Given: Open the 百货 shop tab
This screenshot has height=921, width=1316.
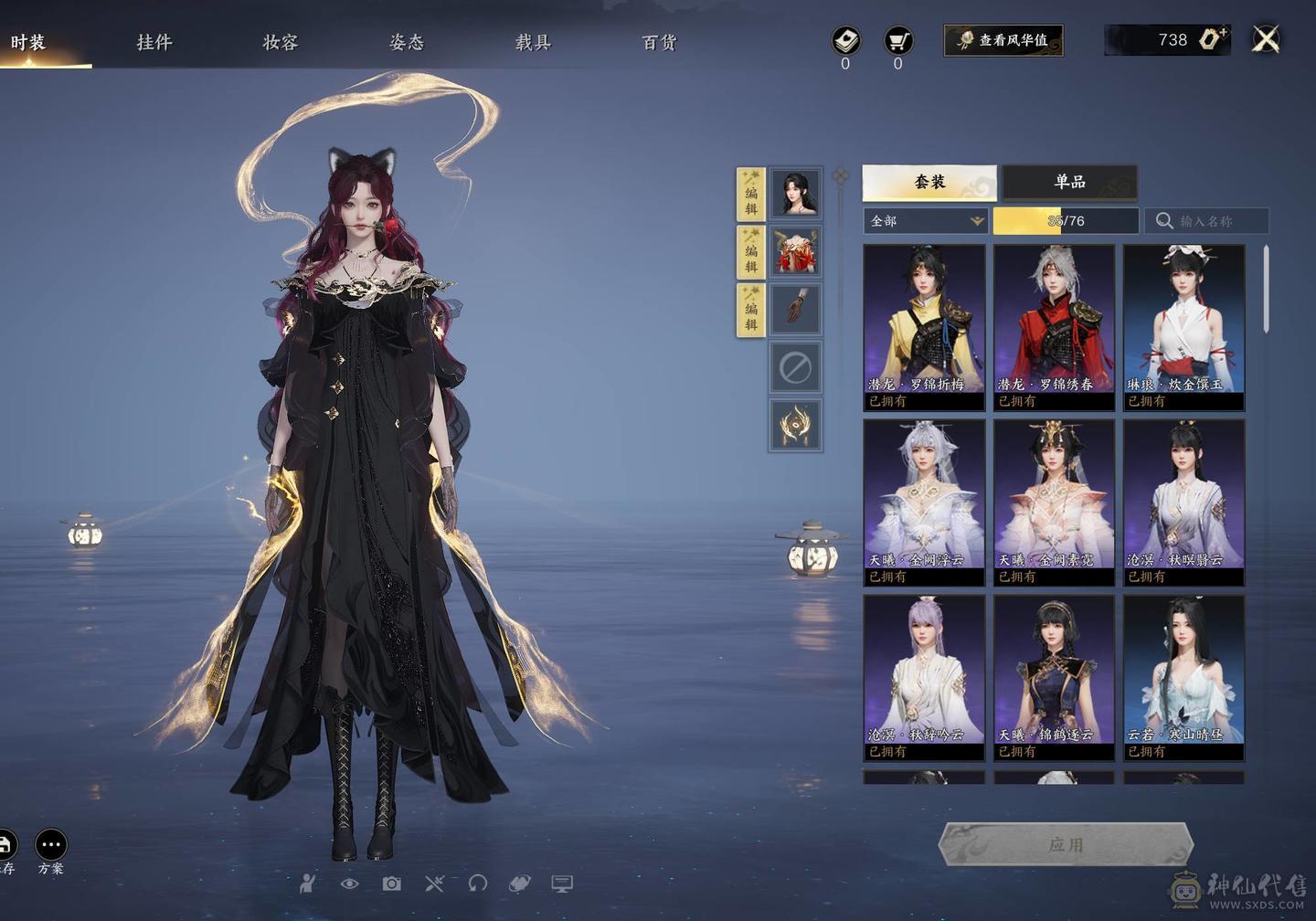Looking at the screenshot, I should click(x=659, y=42).
